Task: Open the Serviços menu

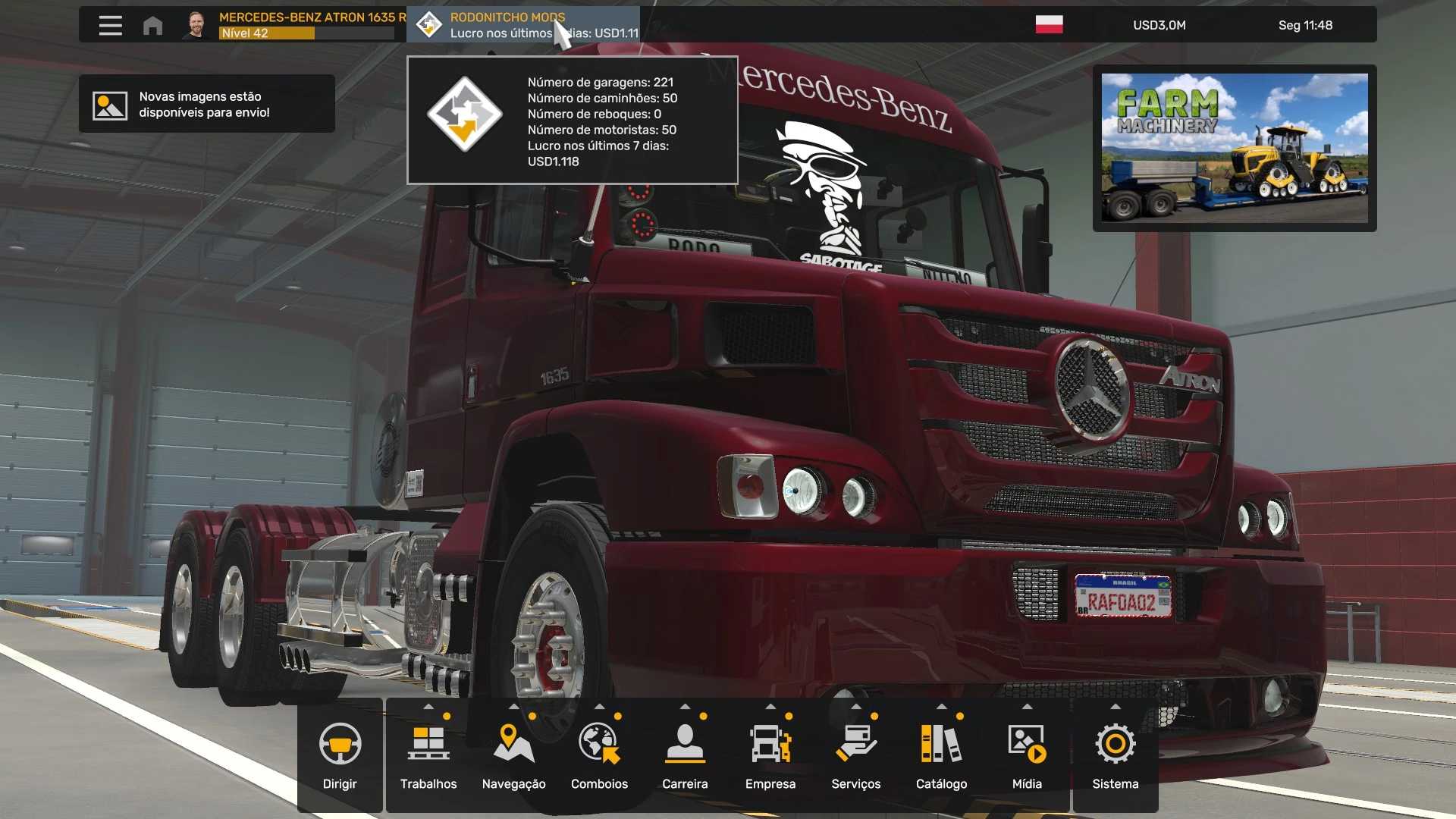Action: point(855,755)
